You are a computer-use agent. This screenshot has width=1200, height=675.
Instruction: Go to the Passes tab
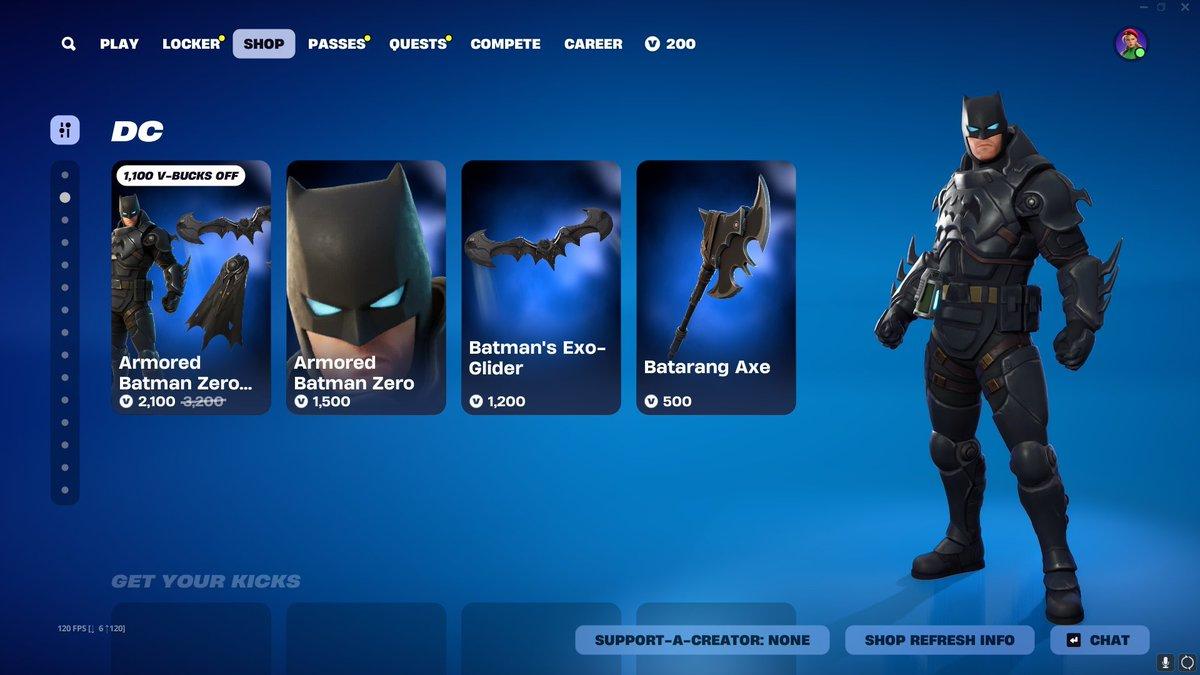tap(336, 44)
